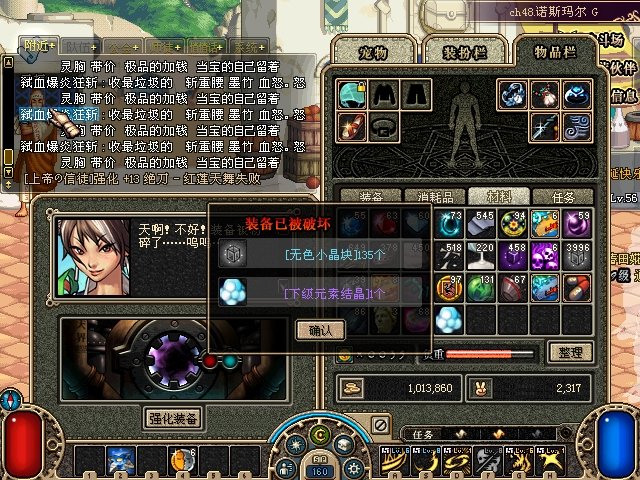This screenshot has width=640, height=480.
Task: Use the blue item in the quick slot bar
Action: [122, 460]
